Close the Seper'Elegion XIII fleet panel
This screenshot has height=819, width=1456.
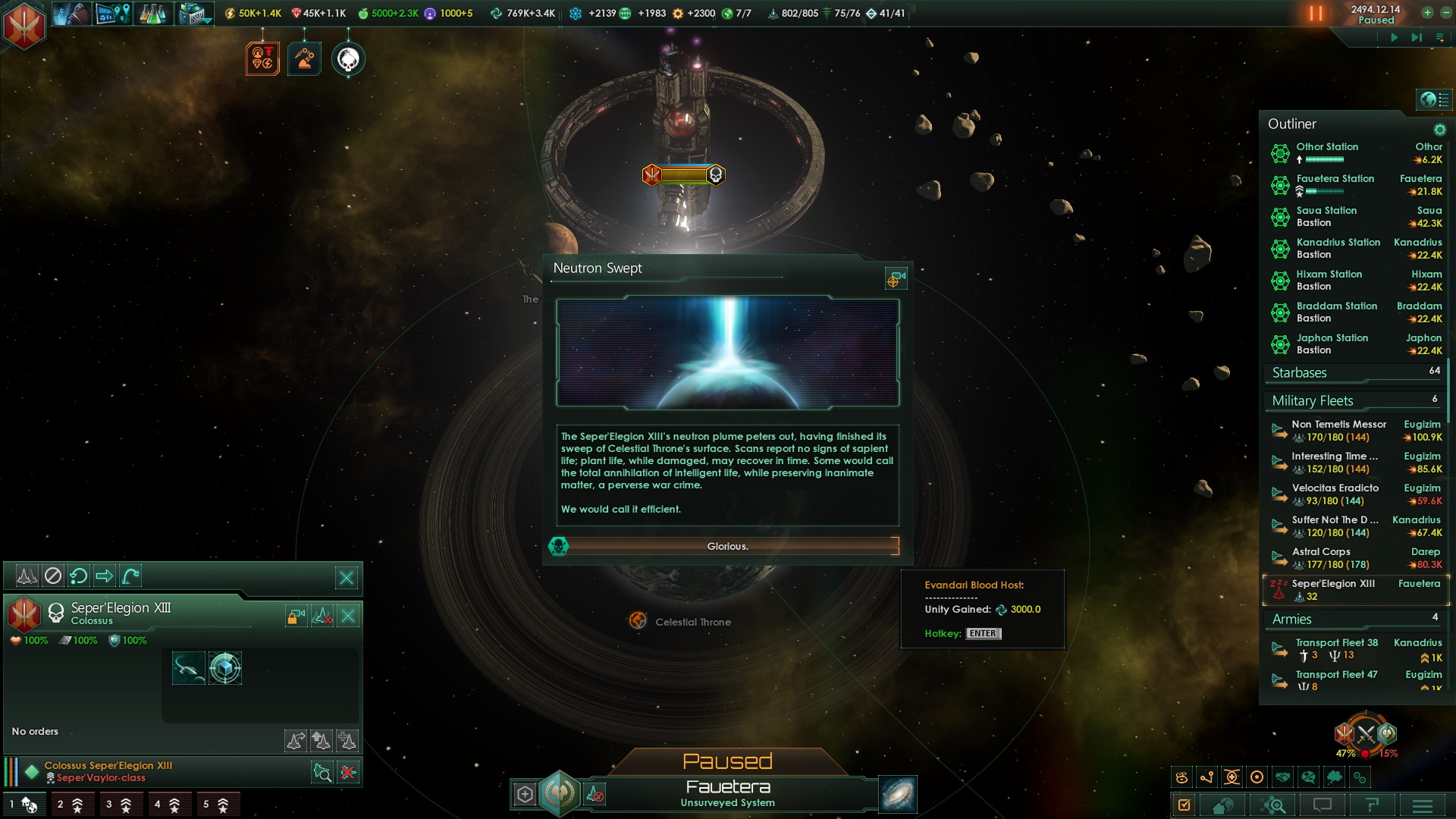tap(347, 578)
